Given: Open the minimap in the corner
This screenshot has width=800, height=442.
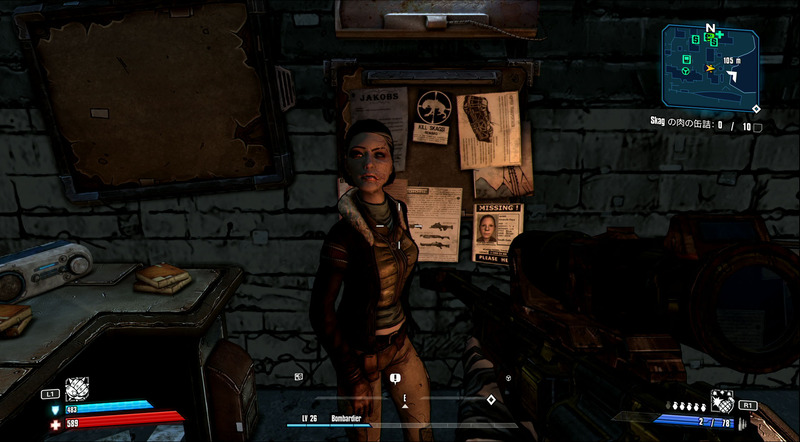Looking at the screenshot, I should tap(709, 66).
